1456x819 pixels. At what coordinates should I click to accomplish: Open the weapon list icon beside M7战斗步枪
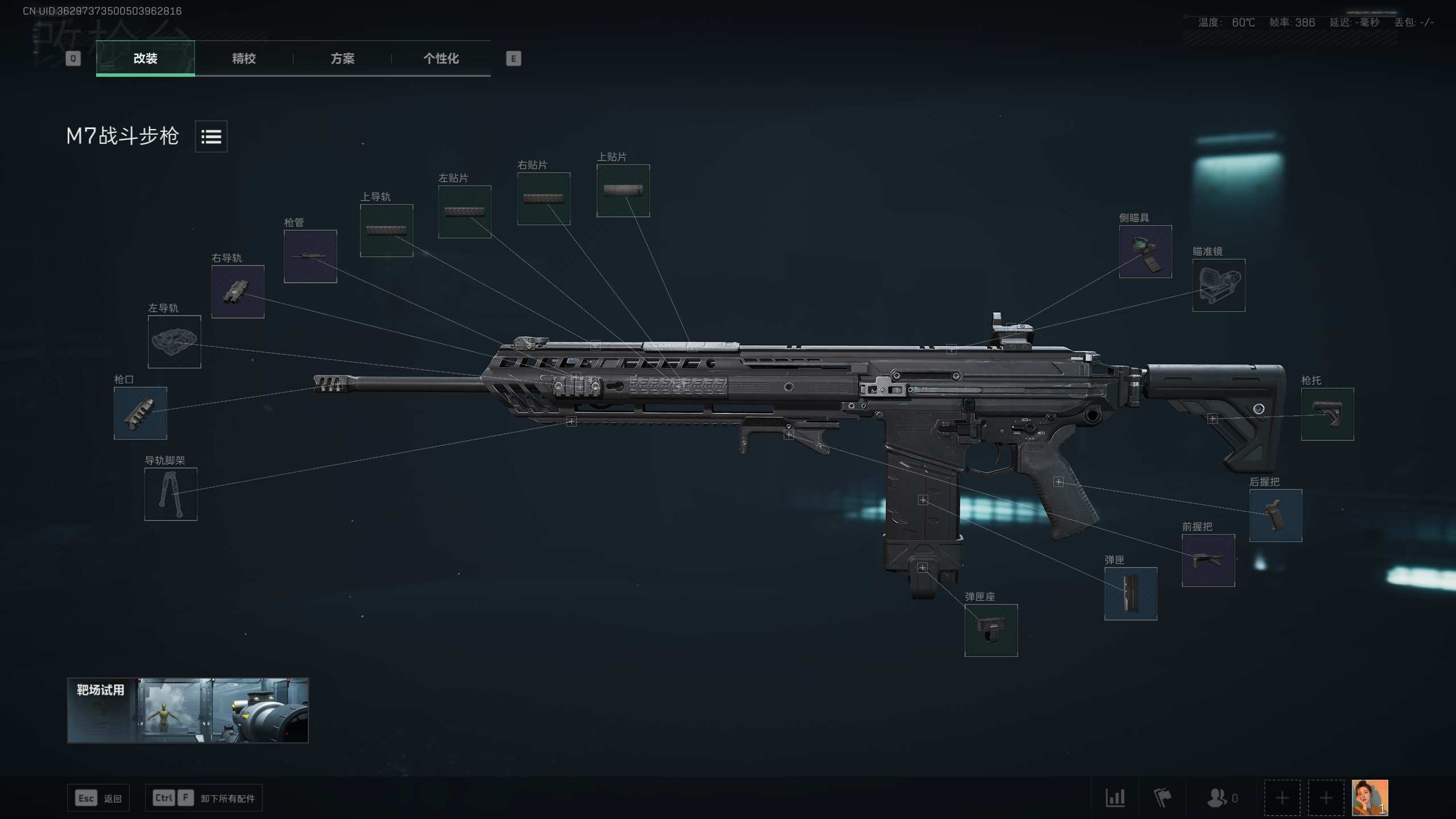coord(211,136)
